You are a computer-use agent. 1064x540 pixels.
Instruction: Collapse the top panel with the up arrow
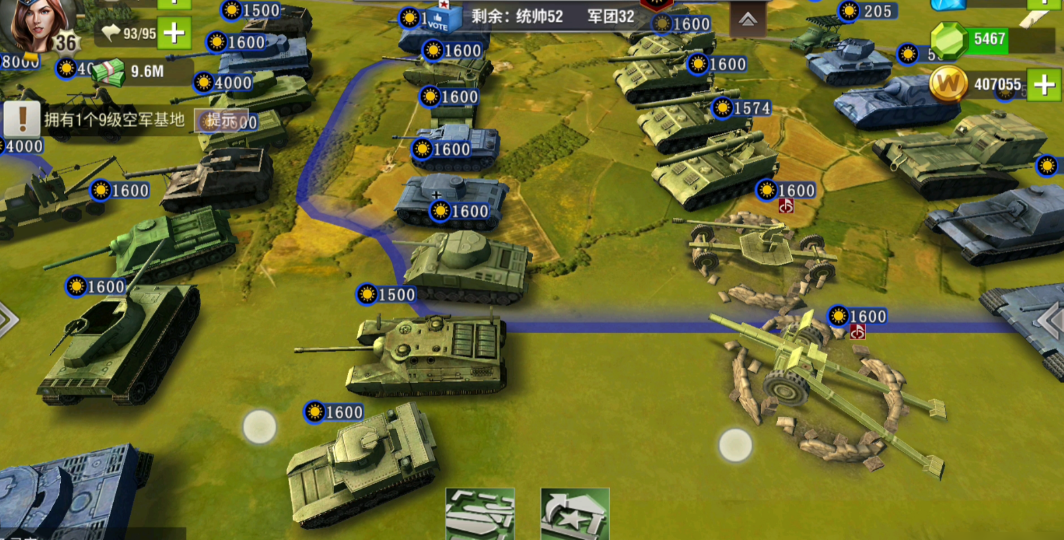click(747, 19)
